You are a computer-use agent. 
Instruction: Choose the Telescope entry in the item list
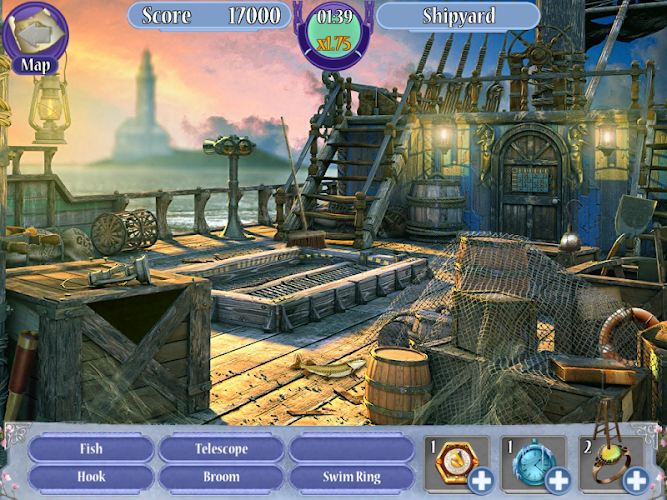(221, 449)
